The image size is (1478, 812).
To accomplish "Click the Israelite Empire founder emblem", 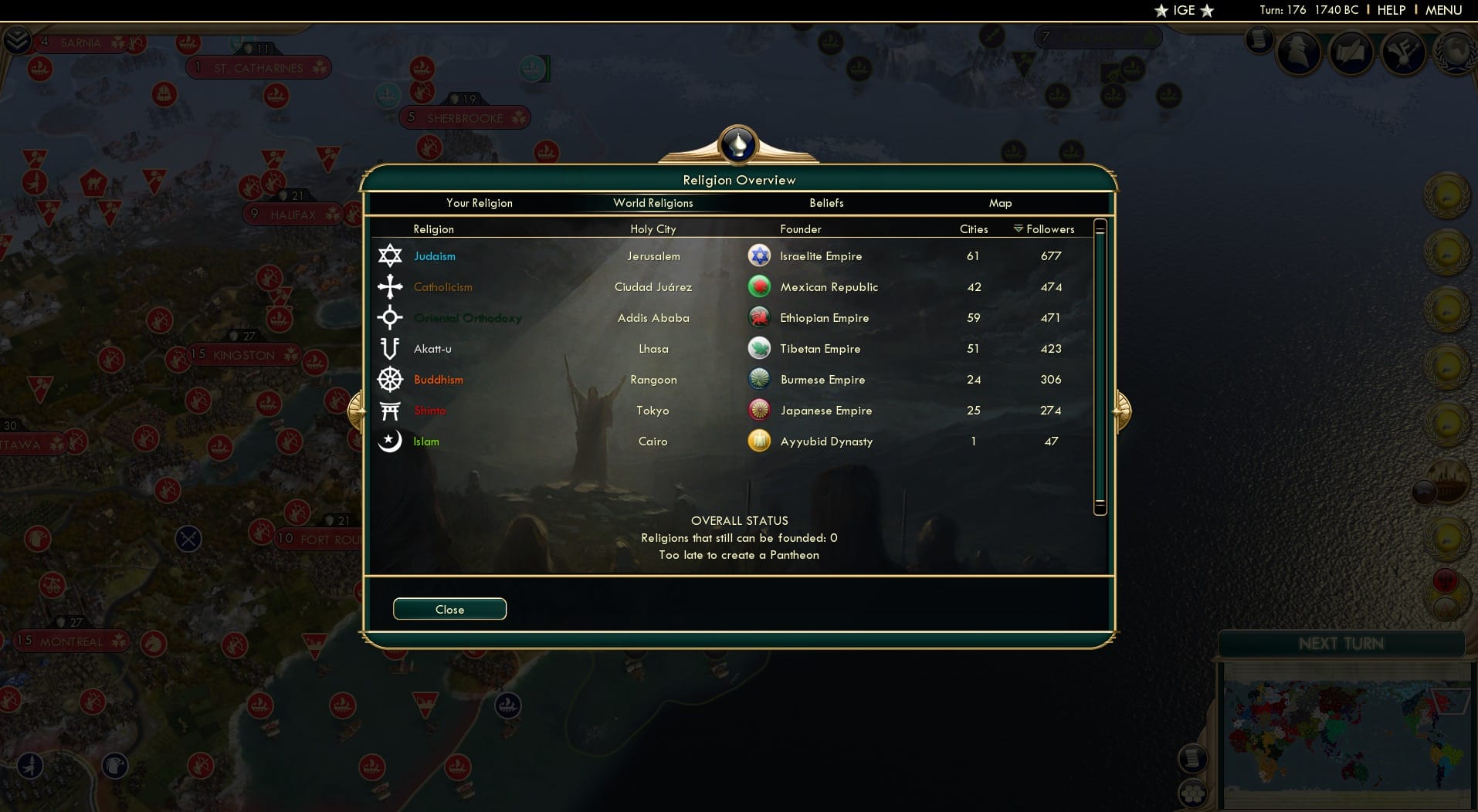I will click(x=760, y=255).
